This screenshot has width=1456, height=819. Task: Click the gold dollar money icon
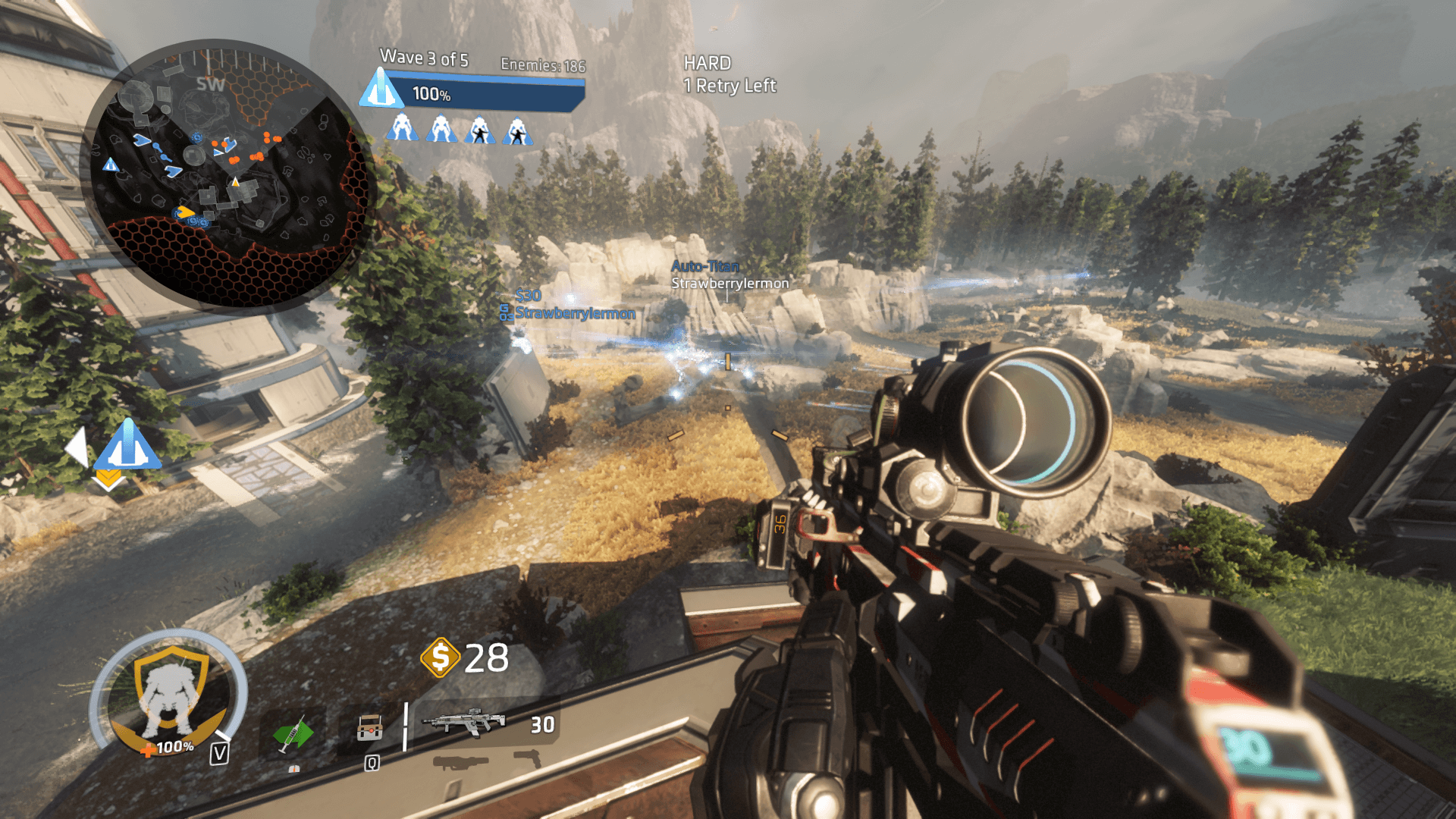(x=440, y=657)
